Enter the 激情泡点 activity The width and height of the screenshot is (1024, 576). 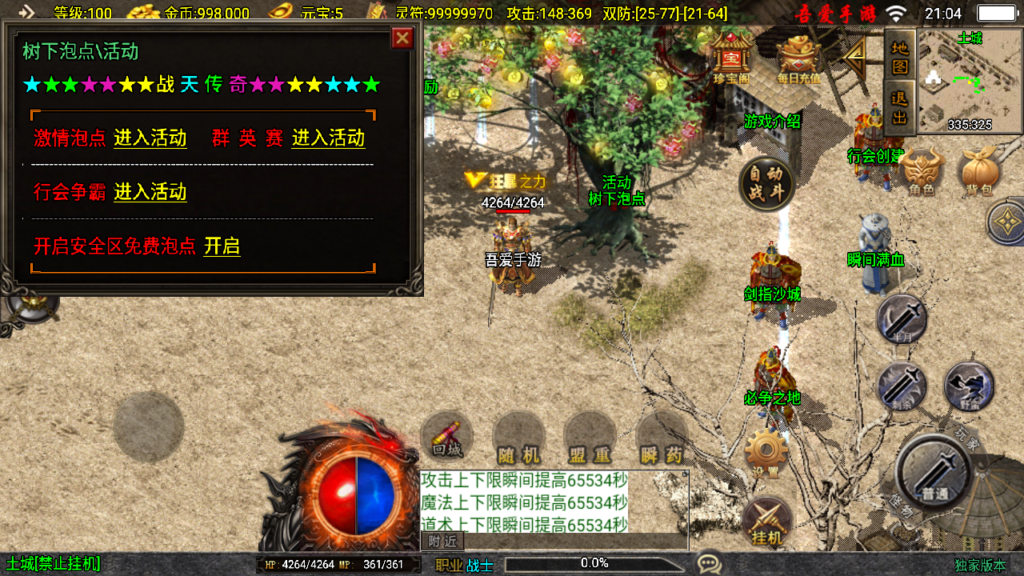tap(150, 138)
